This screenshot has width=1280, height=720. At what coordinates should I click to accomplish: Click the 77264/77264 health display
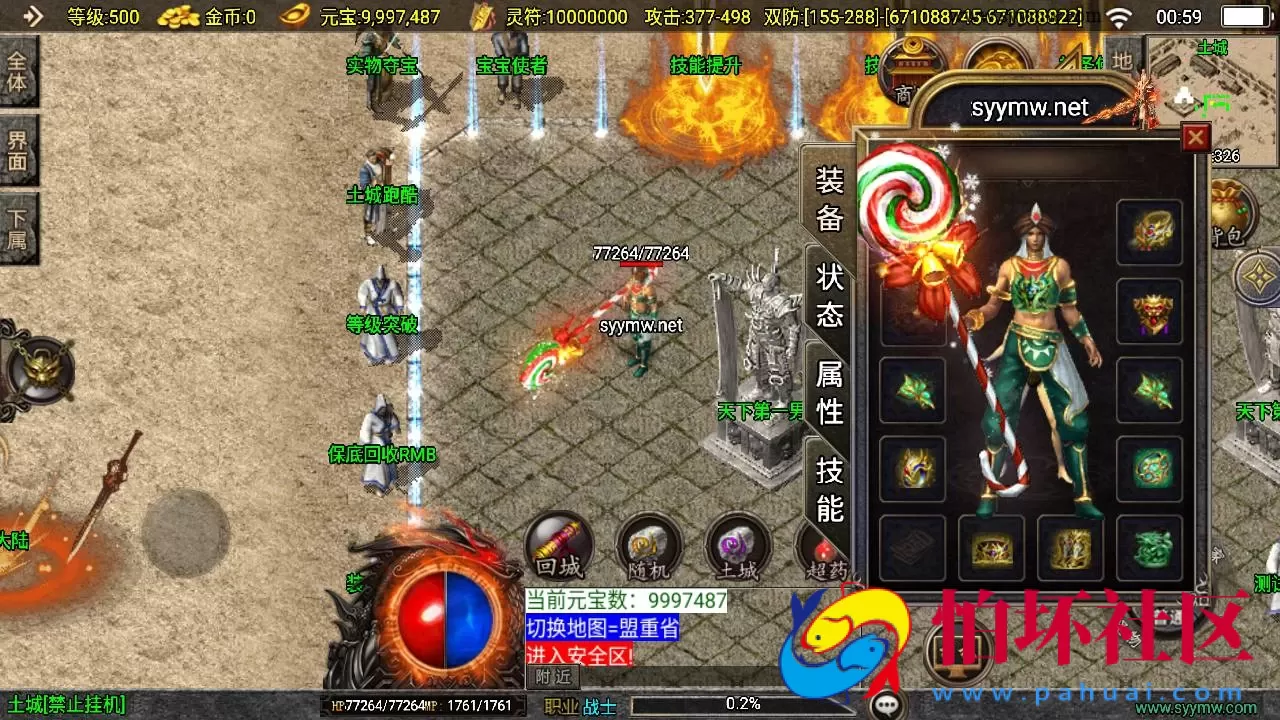(641, 254)
